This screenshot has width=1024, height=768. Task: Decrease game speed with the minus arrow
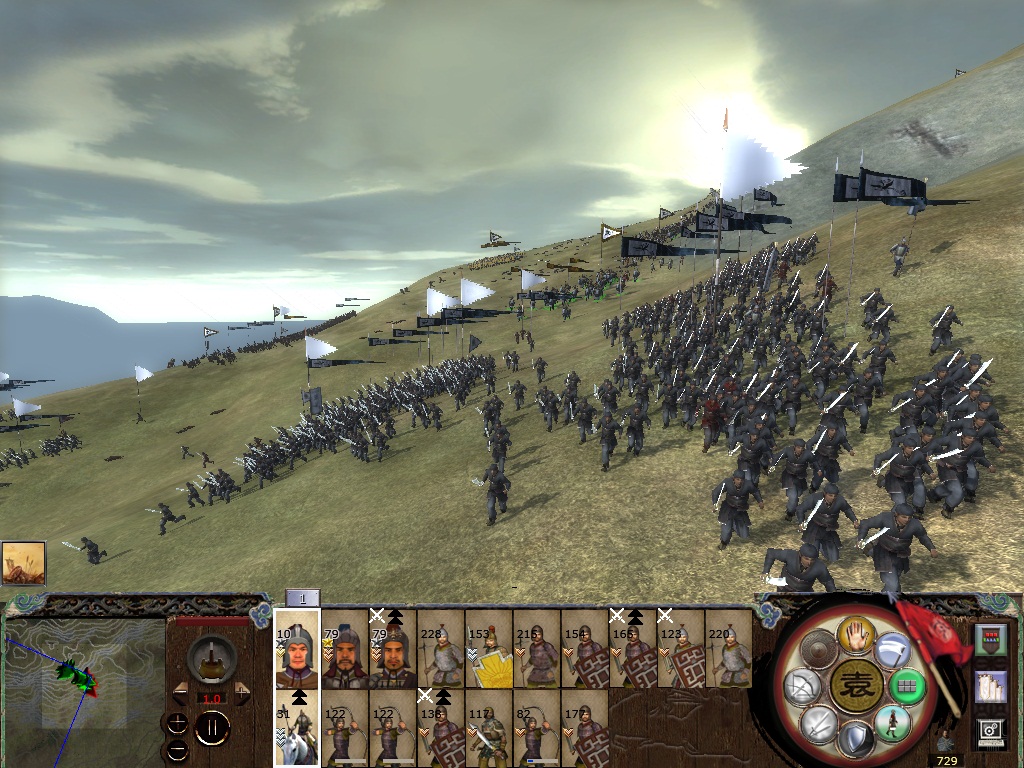tap(181, 693)
